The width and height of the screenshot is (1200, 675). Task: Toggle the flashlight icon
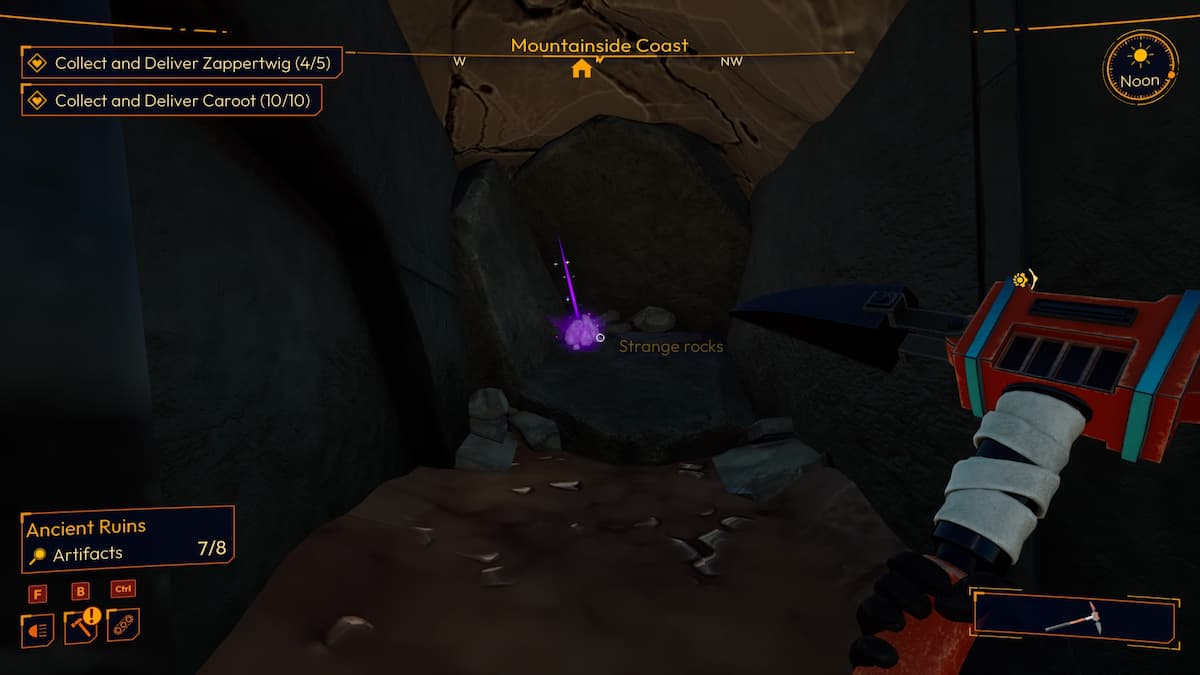pyautogui.click(x=37, y=629)
